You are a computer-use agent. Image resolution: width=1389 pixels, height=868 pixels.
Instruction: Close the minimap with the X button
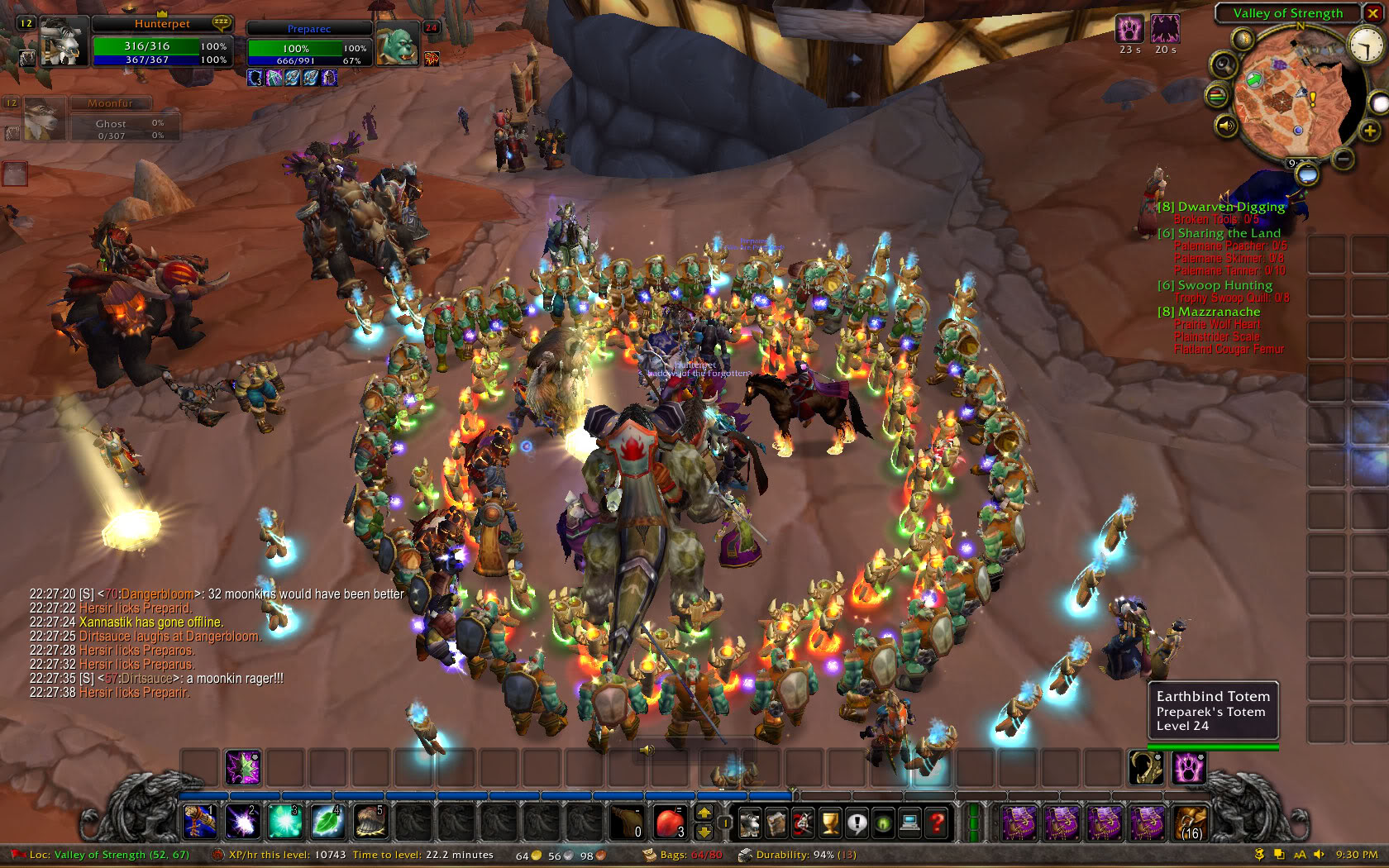1372,13
